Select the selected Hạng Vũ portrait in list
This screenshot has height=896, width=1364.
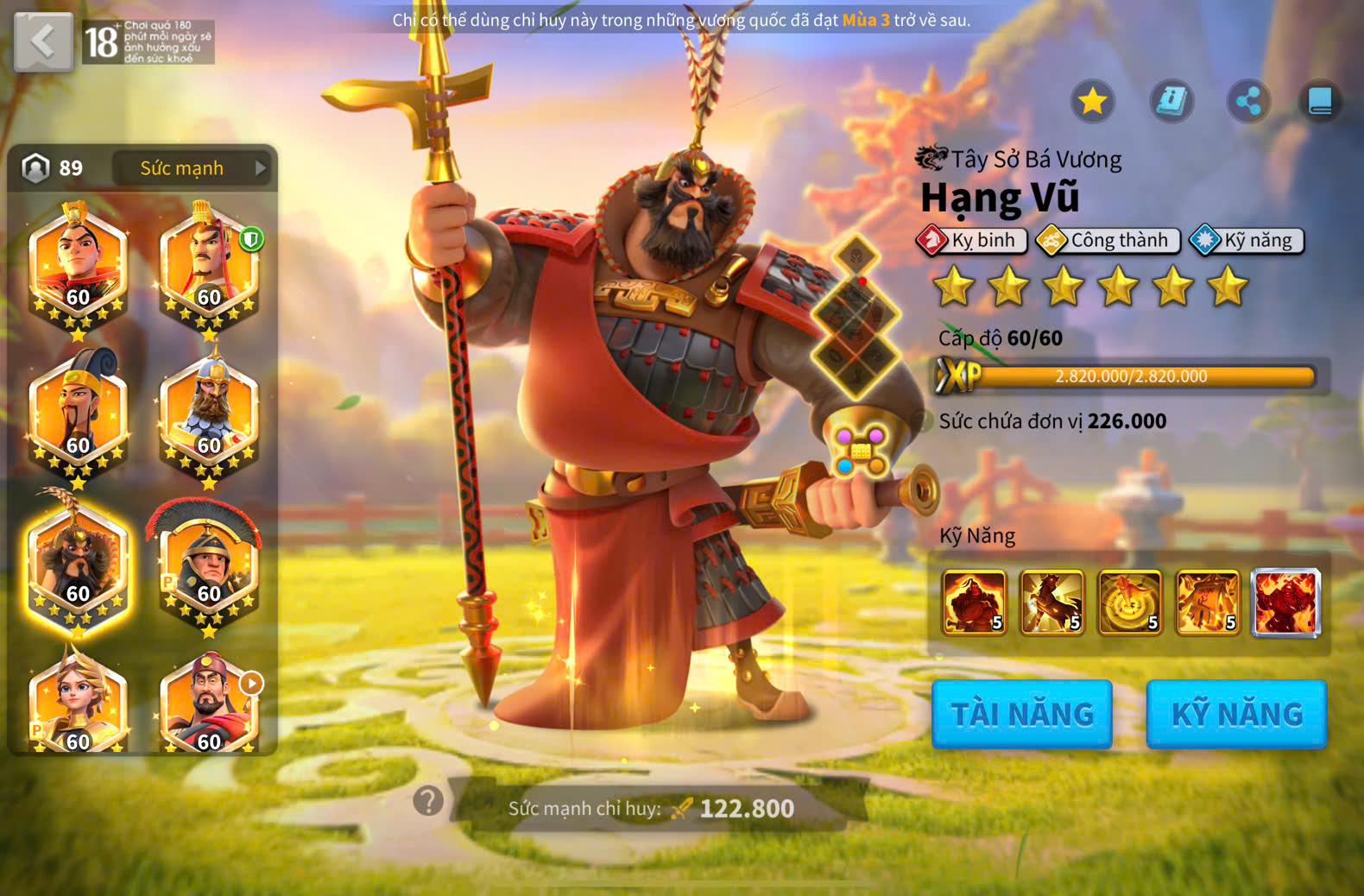pos(78,565)
